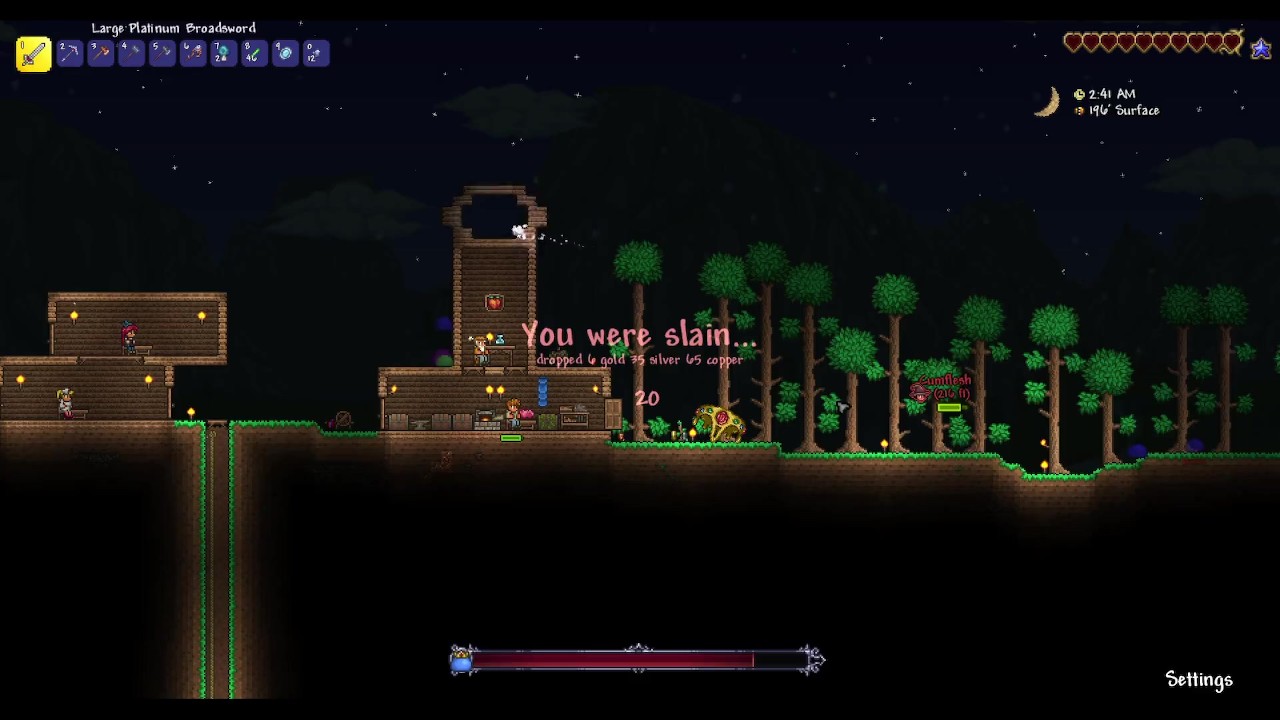The height and width of the screenshot is (720, 1280).
Task: Select the axe in hotbar slot 3
Action: [100, 53]
